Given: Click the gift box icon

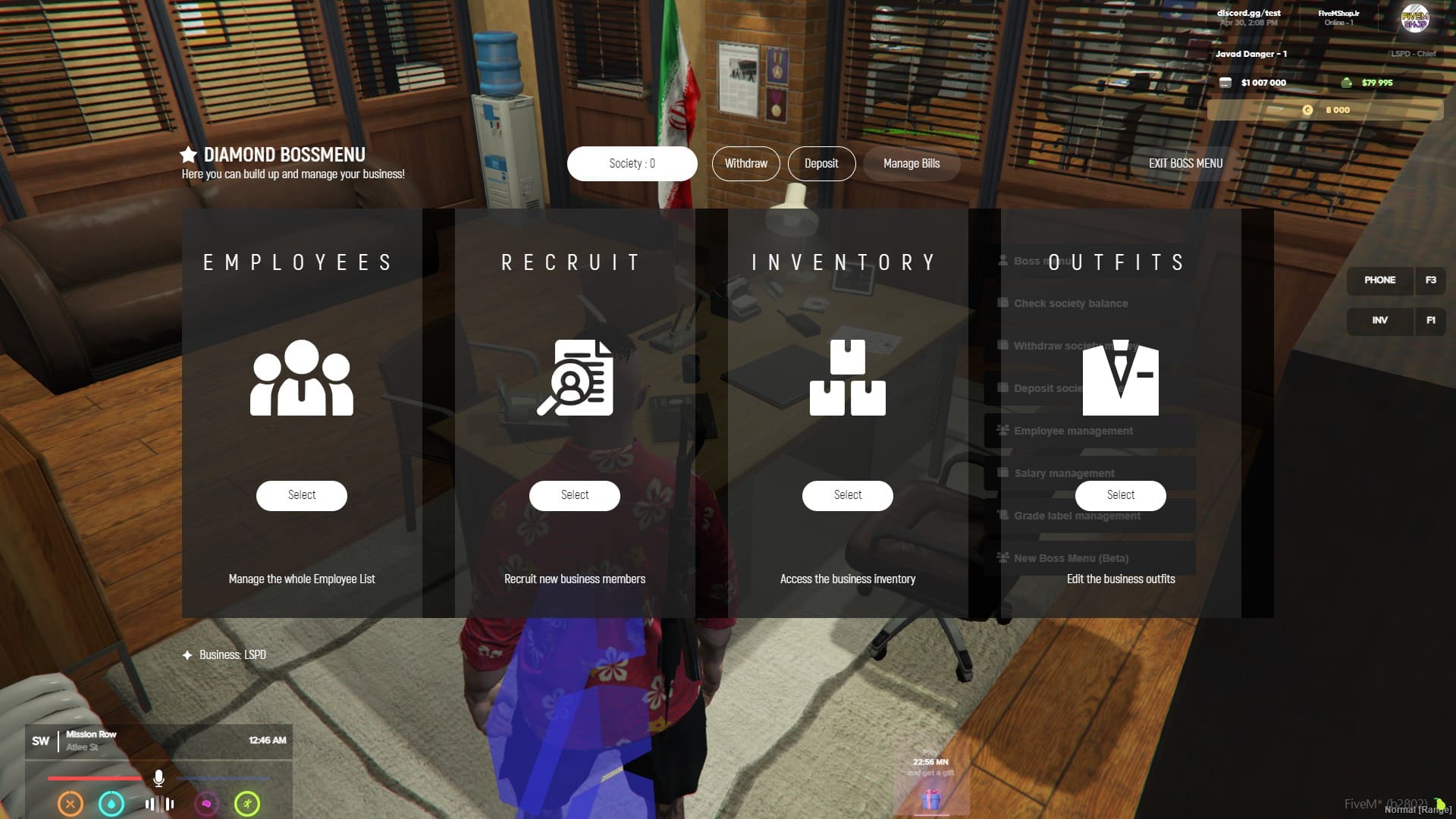Looking at the screenshot, I should 931,800.
